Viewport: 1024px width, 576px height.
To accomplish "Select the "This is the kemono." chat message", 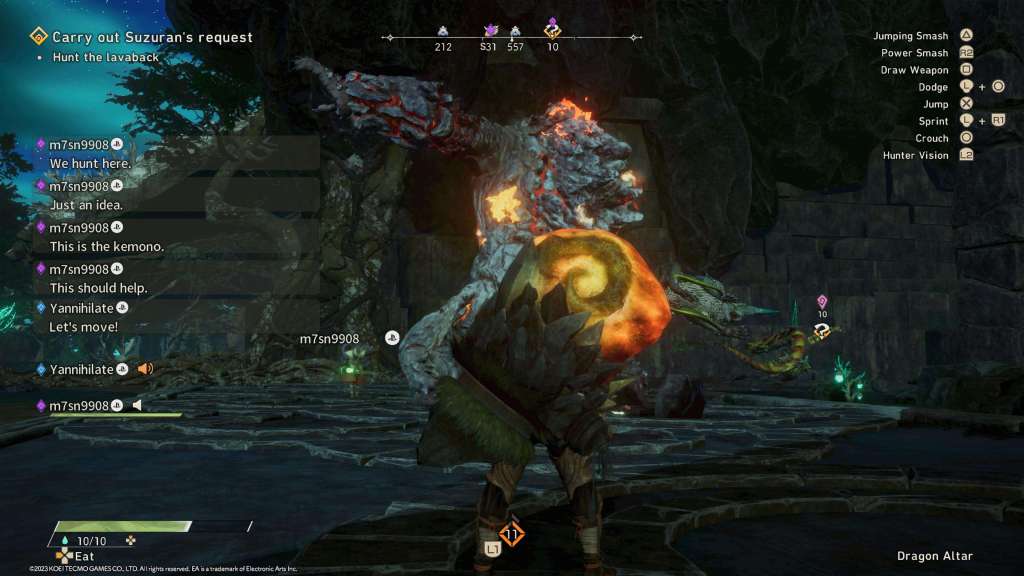I will pos(106,247).
